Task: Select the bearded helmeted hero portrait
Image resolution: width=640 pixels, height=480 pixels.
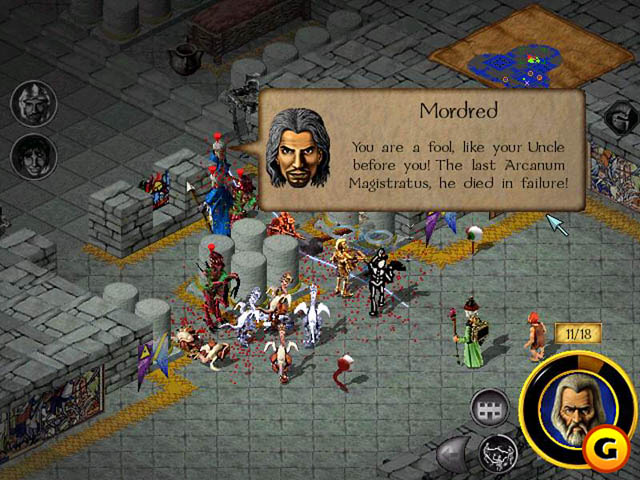Action: click(33, 103)
